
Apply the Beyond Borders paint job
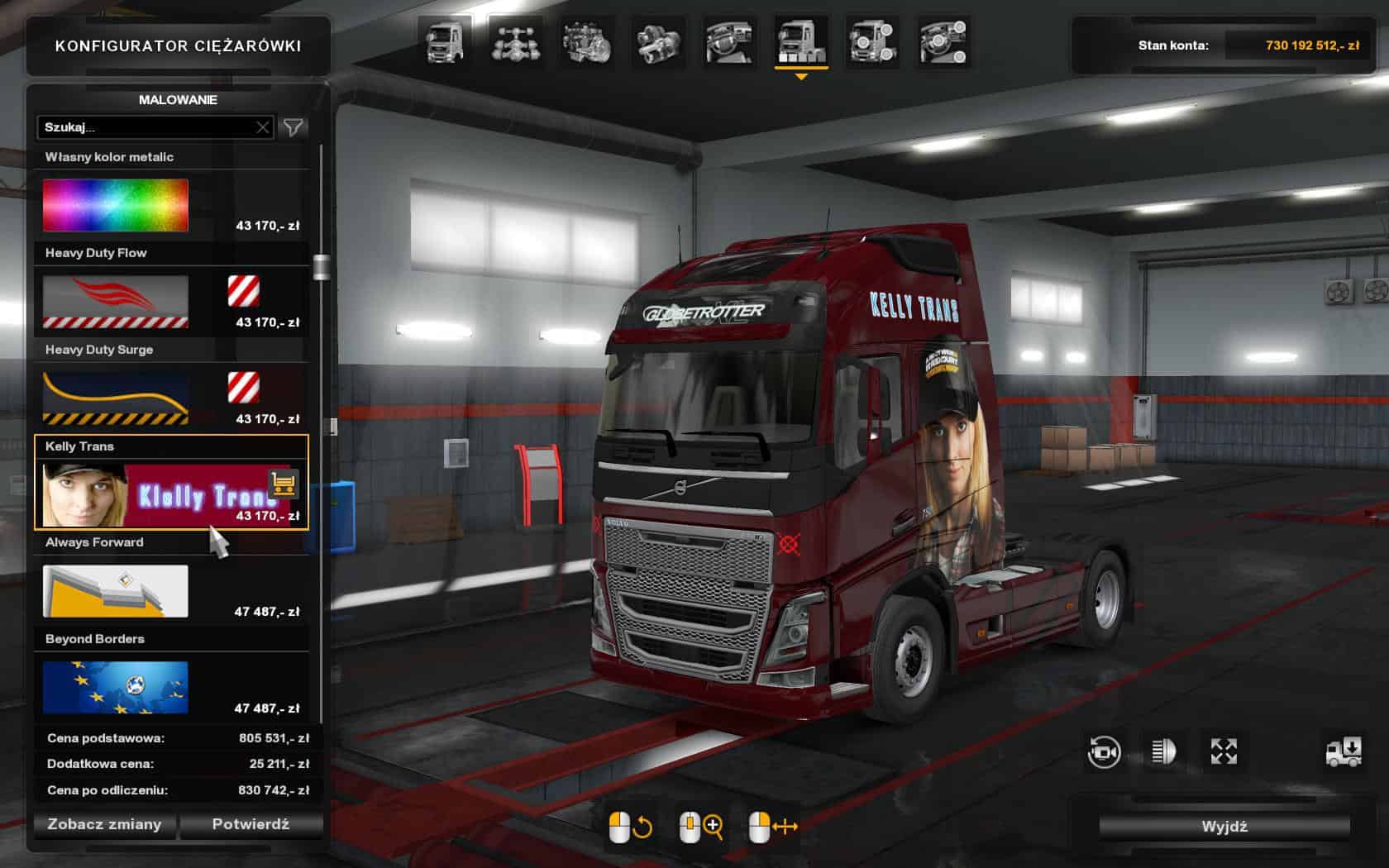(x=116, y=688)
